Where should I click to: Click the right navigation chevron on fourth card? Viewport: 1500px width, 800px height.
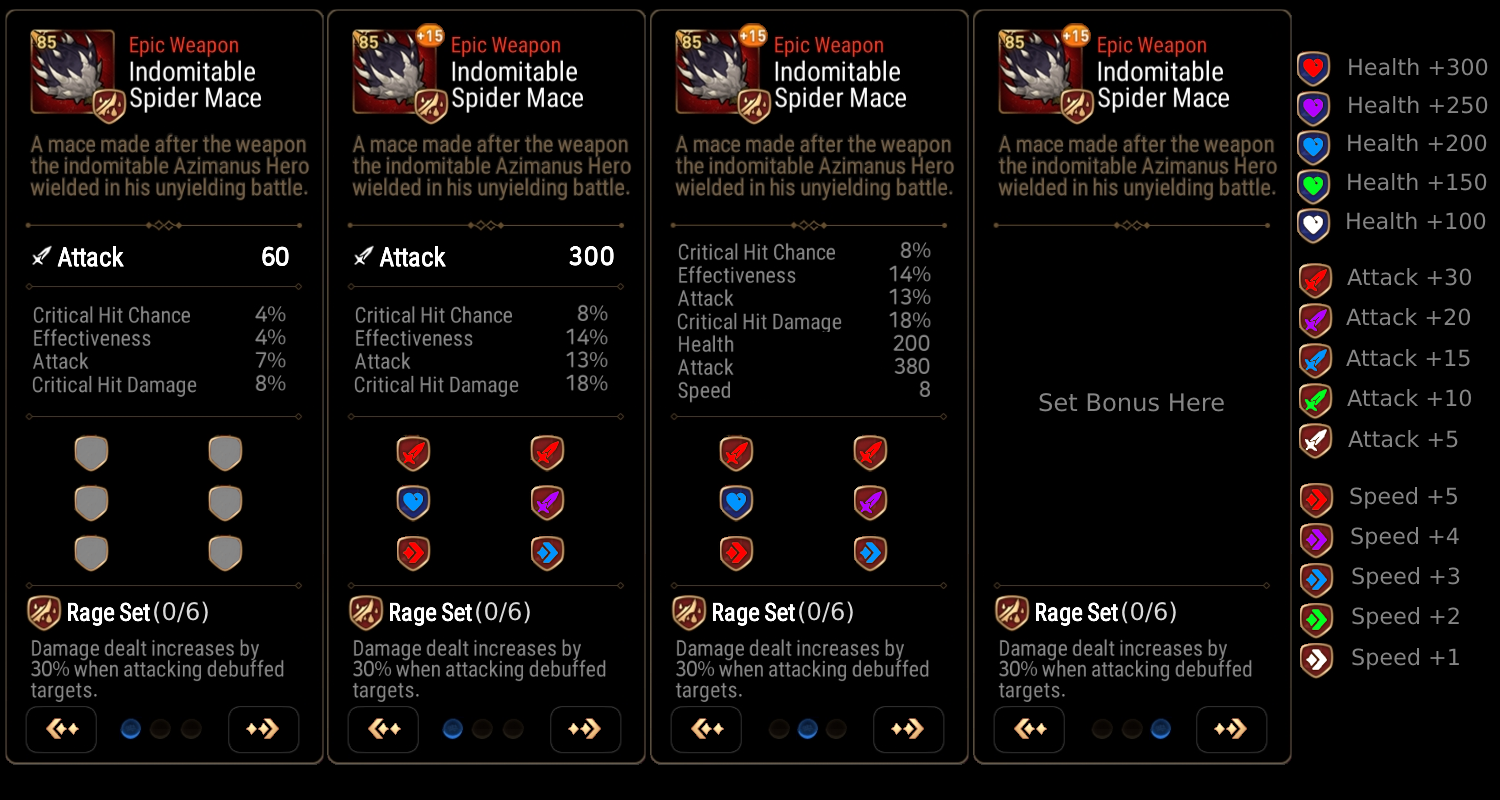point(1231,729)
